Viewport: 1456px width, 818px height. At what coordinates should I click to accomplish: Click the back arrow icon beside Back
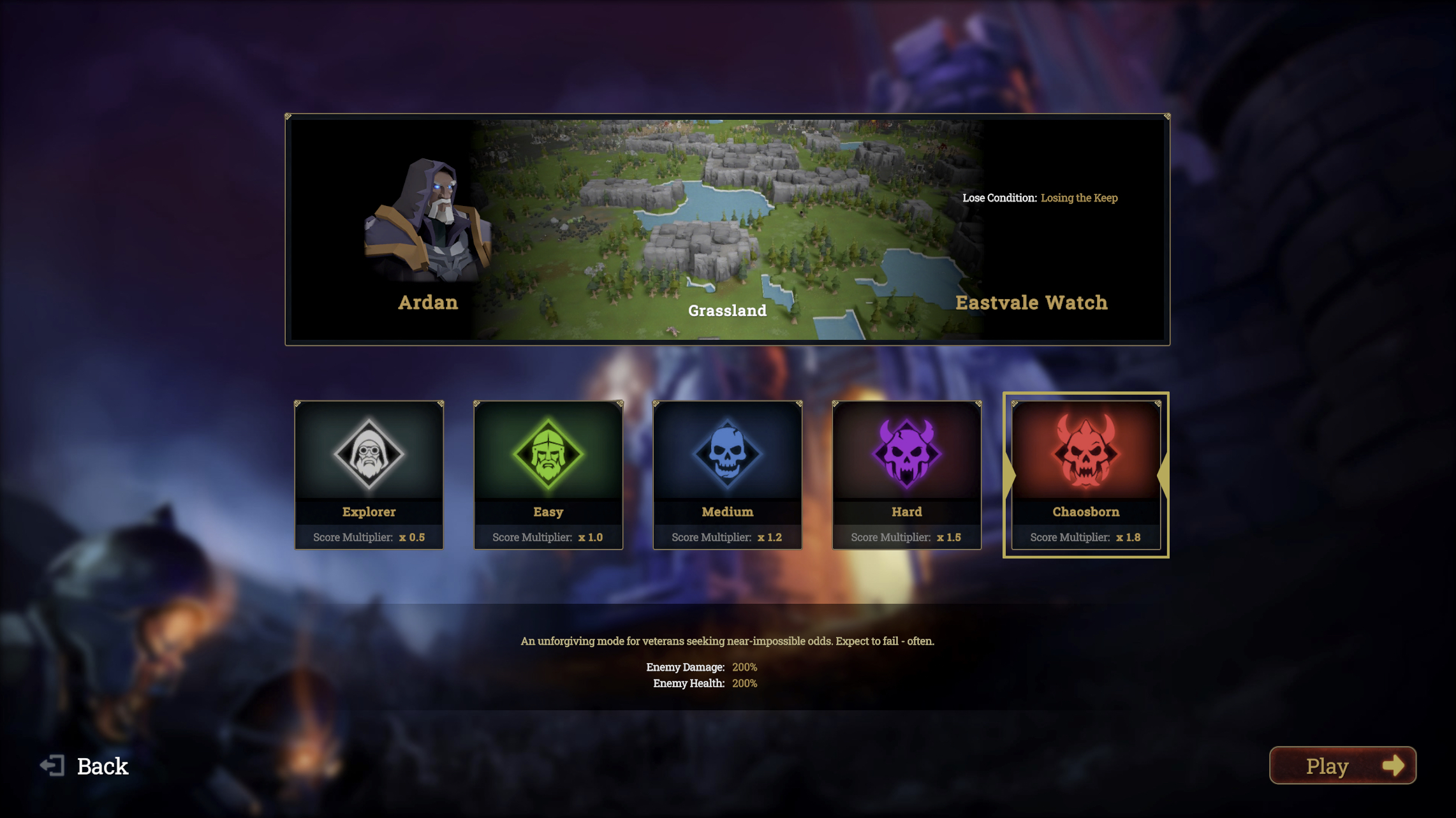pos(53,765)
